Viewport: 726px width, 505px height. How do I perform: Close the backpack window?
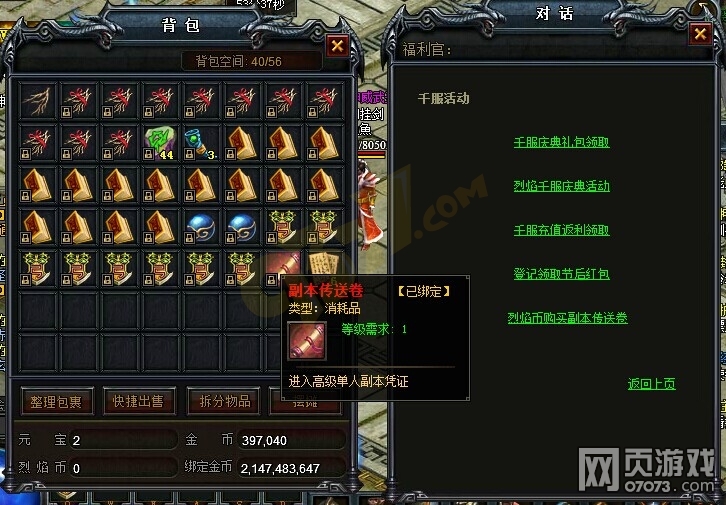point(337,46)
